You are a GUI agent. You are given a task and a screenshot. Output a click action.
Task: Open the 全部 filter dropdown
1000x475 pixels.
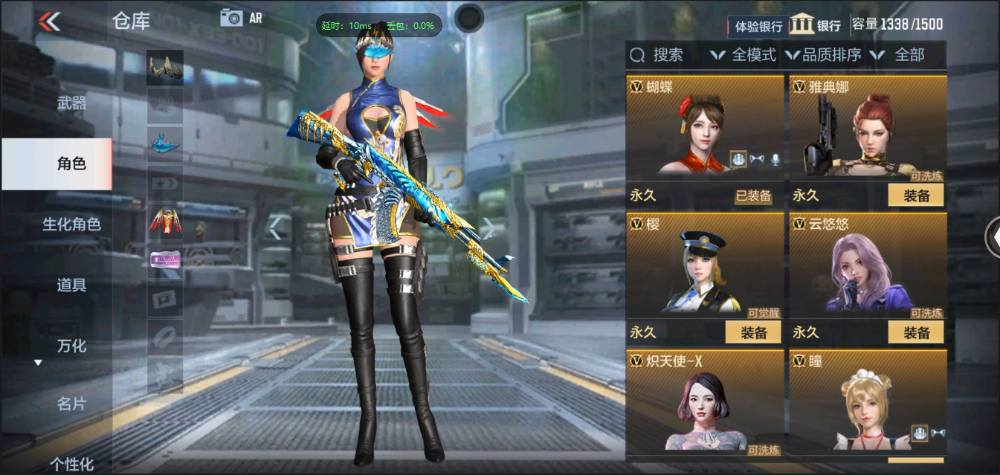(x=902, y=55)
